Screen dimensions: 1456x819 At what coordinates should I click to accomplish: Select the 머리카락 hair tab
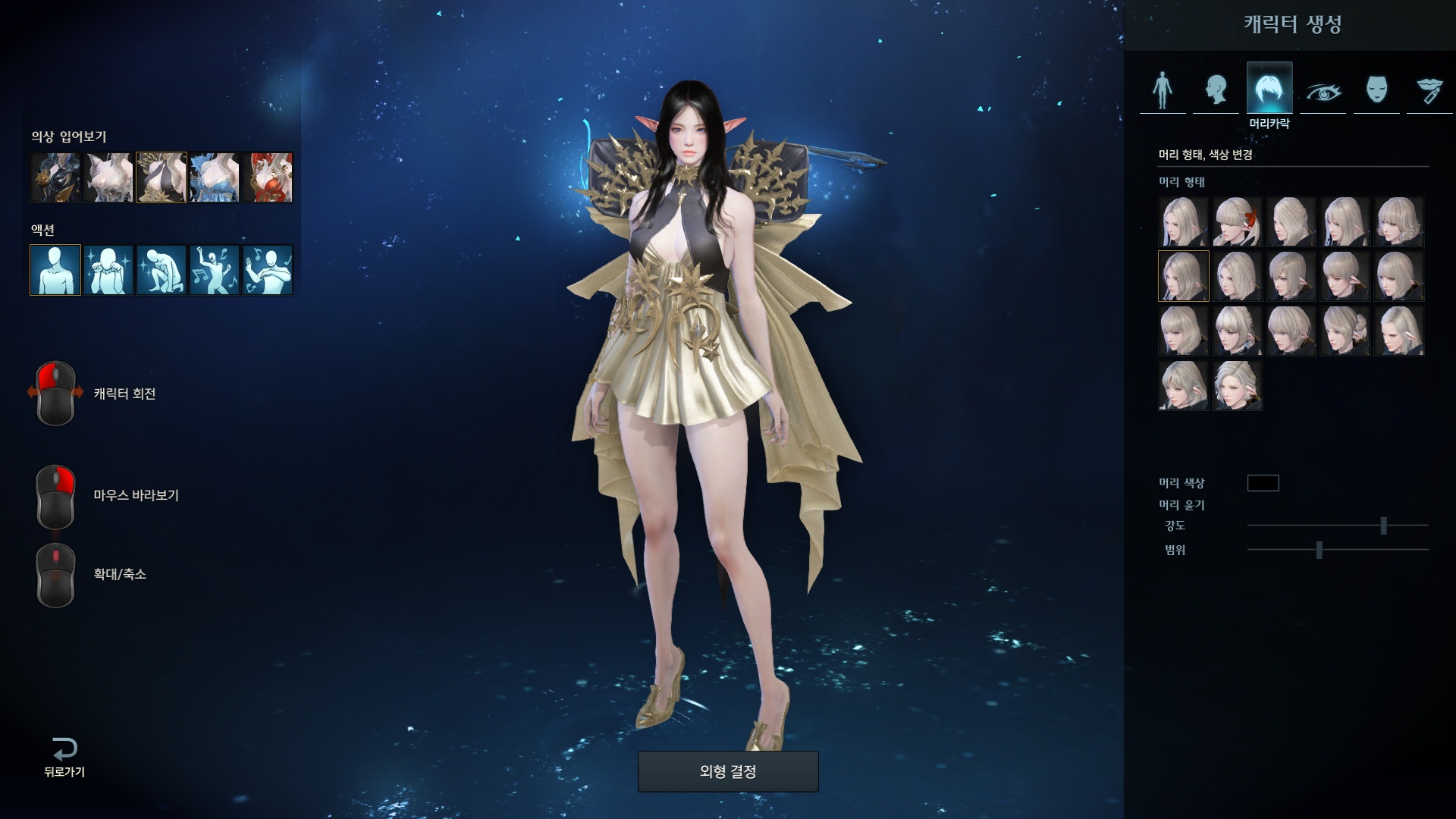(1269, 89)
